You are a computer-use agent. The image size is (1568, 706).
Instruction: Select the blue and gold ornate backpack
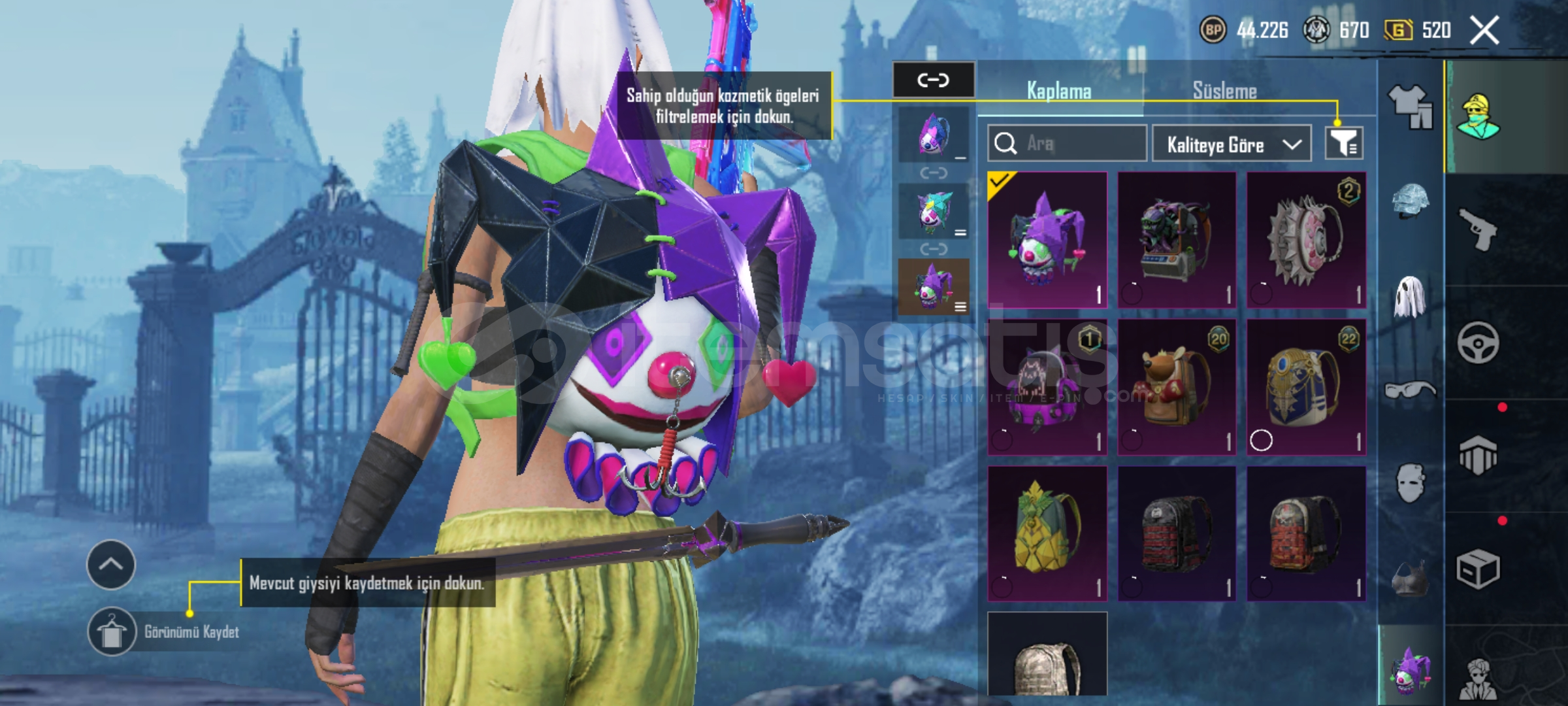(x=1306, y=387)
